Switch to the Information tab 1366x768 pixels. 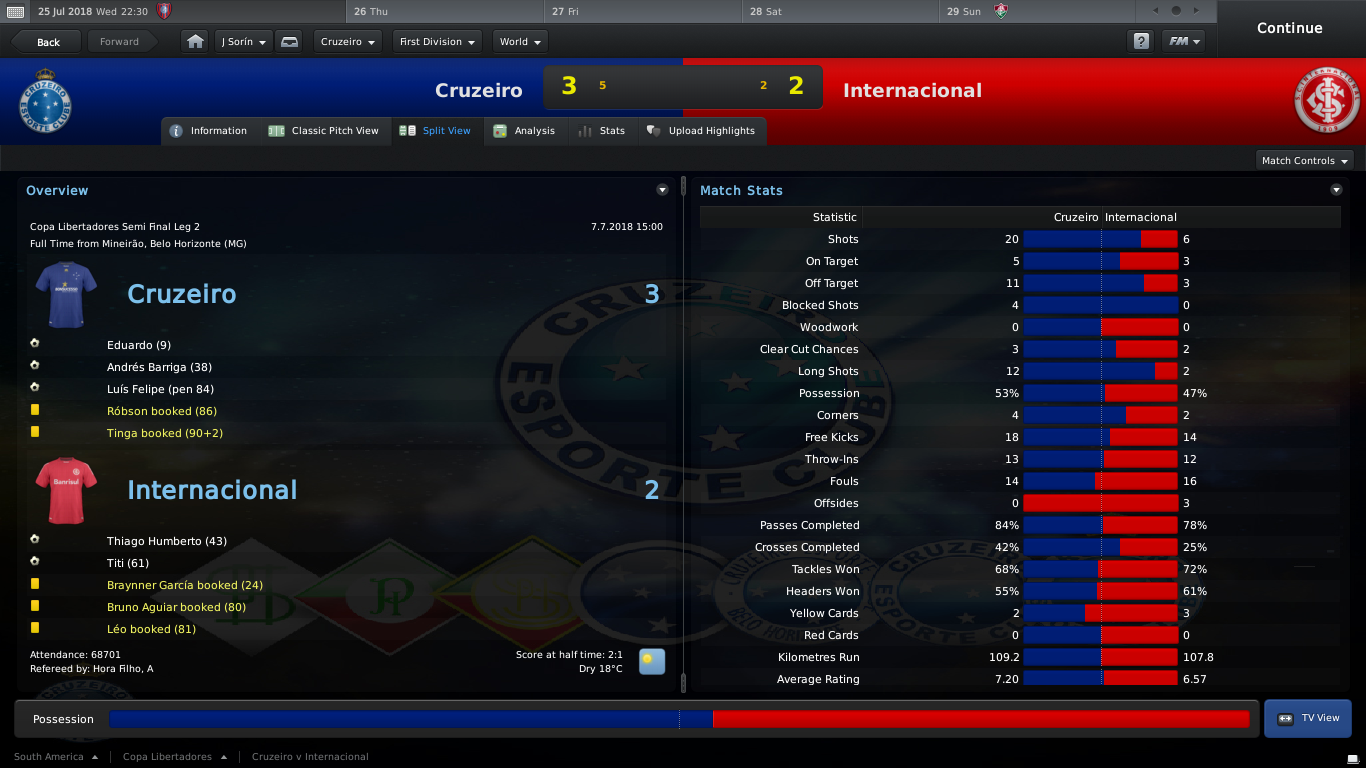point(208,131)
